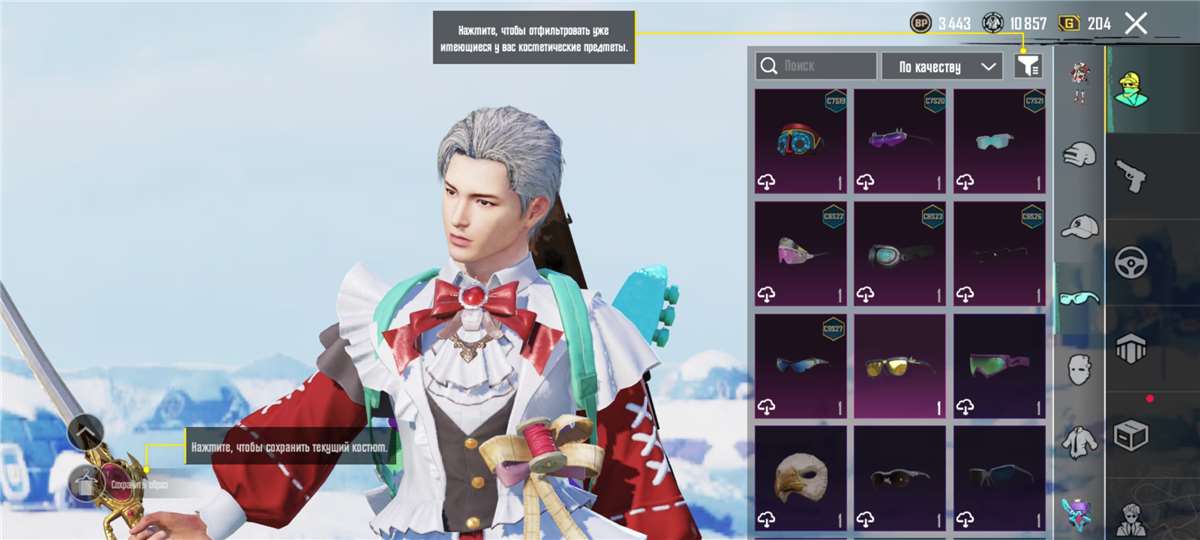The width and height of the screenshot is (1200, 540).
Task: Toggle the owned cosmetics filter icon
Action: [1028, 66]
